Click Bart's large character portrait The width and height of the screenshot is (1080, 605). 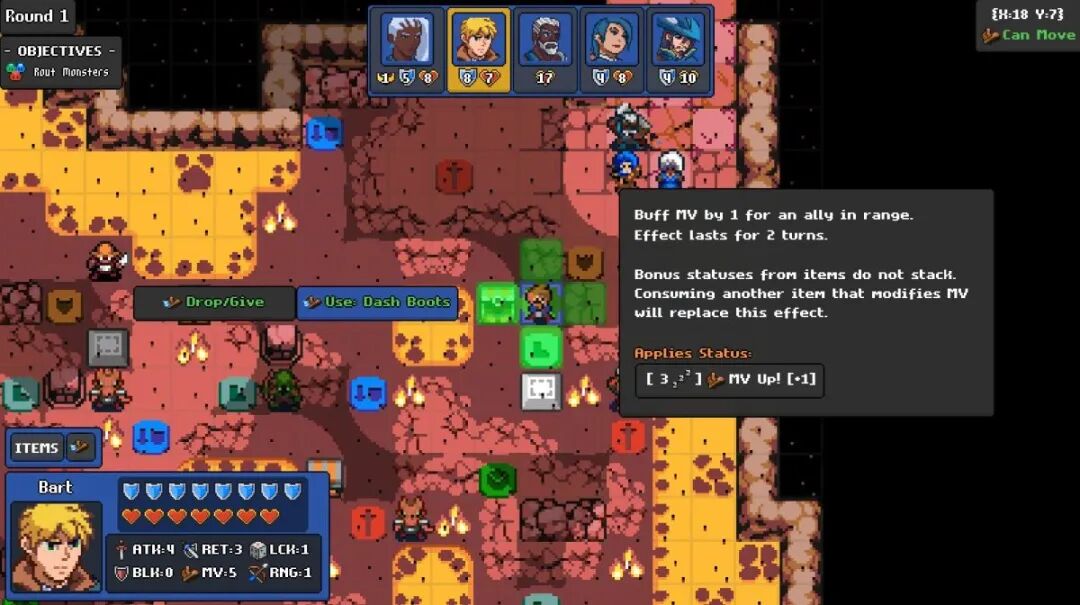click(56, 545)
